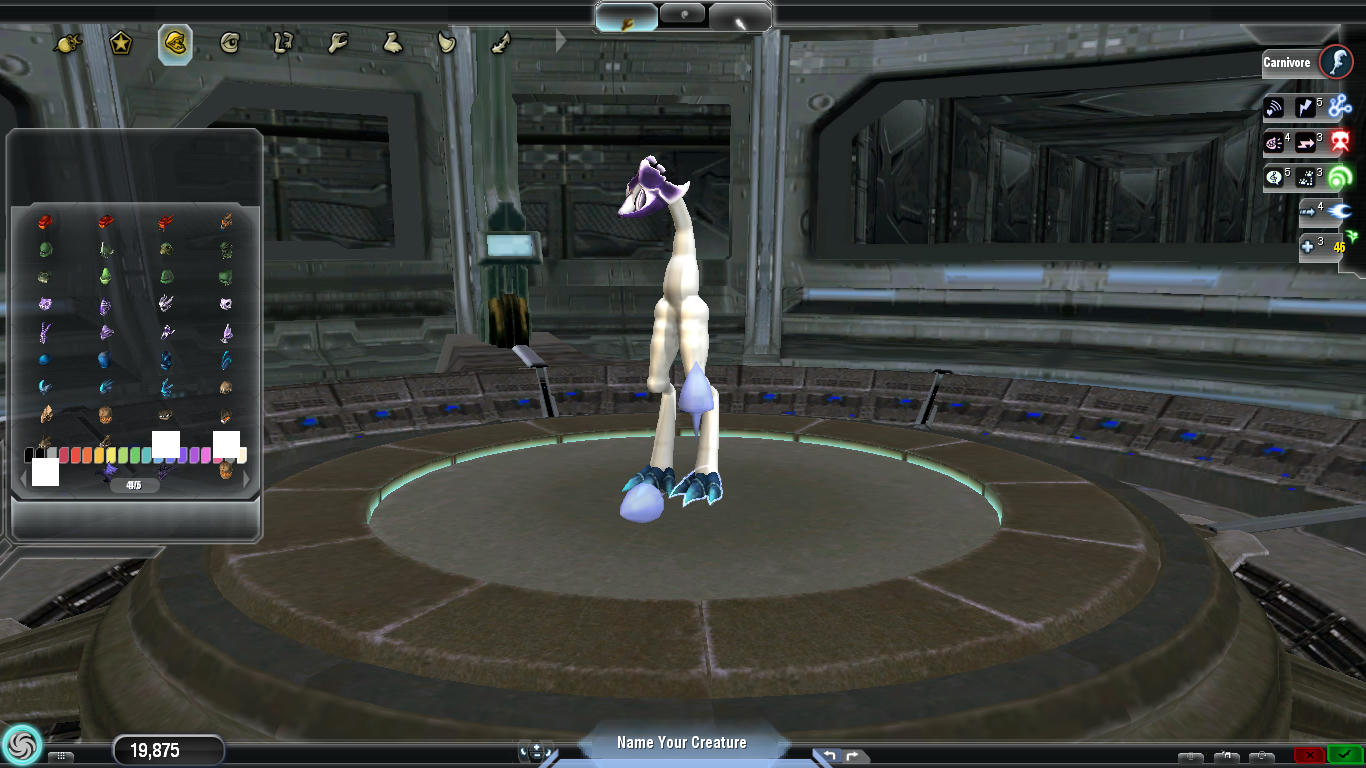Switch to the paint mode tab
Viewport: 1366px width, 768px height.
pyautogui.click(x=684, y=17)
